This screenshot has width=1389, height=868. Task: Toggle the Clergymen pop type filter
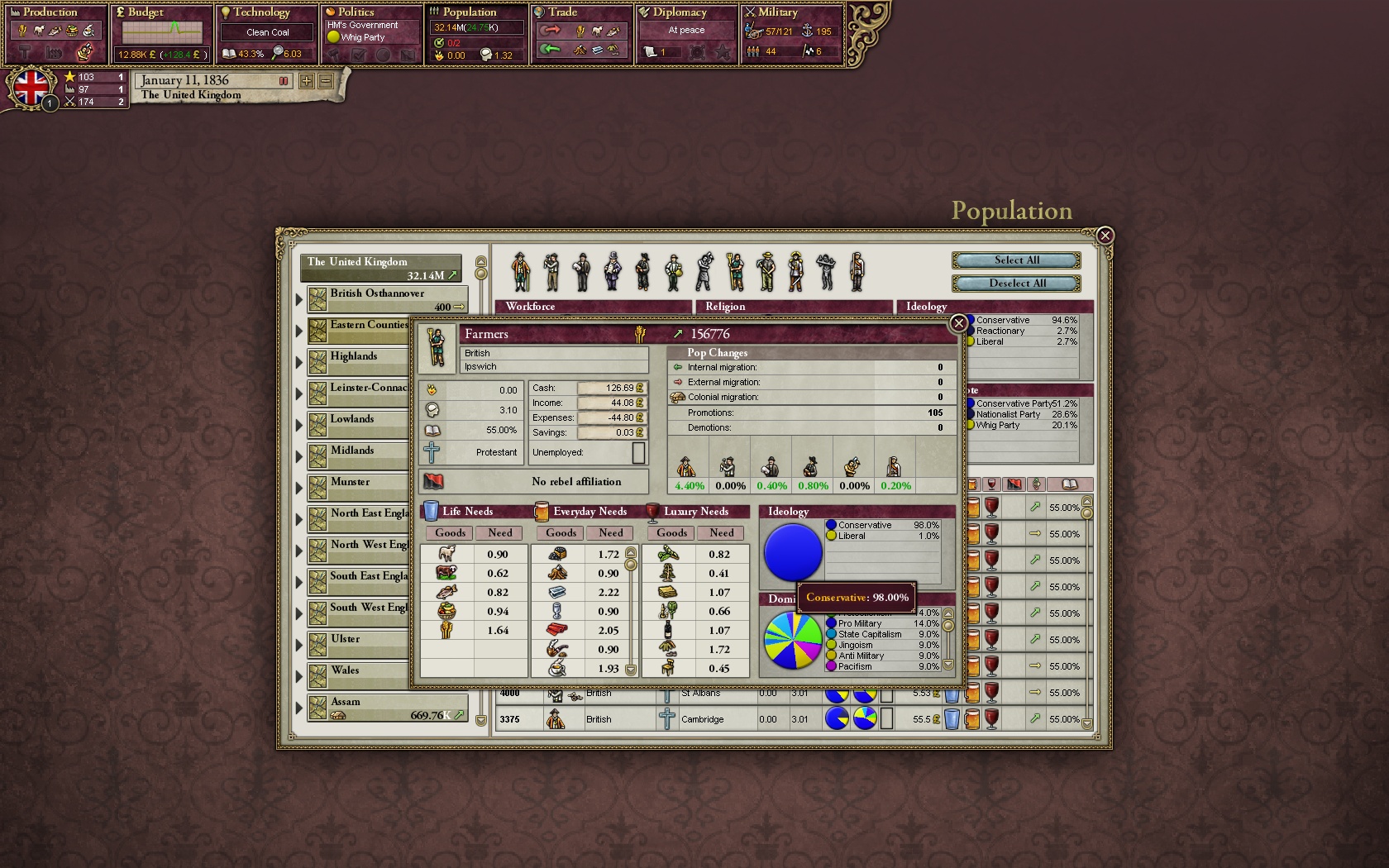pyautogui.click(x=643, y=269)
